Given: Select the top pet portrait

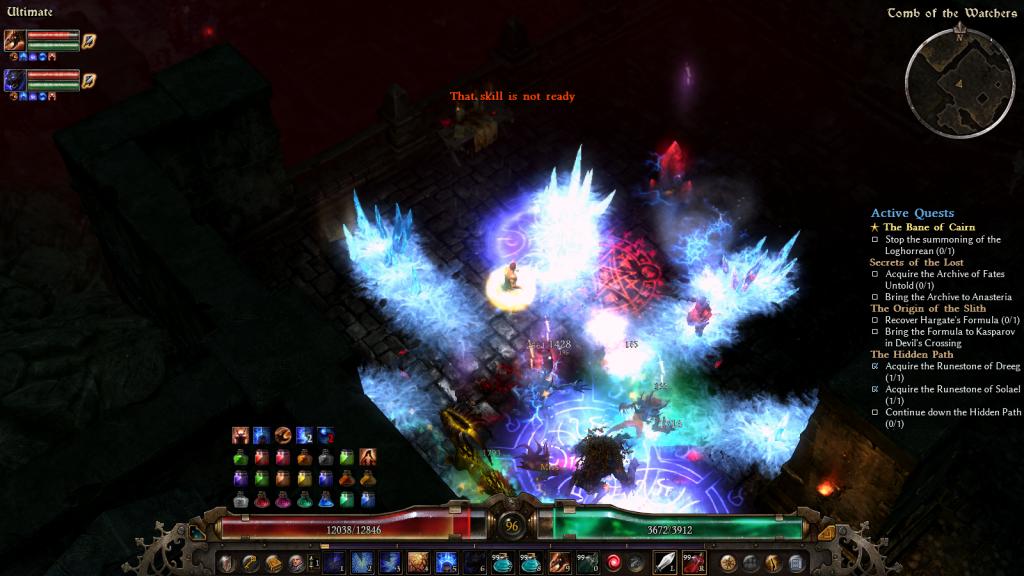Looking at the screenshot, I should pos(14,40).
